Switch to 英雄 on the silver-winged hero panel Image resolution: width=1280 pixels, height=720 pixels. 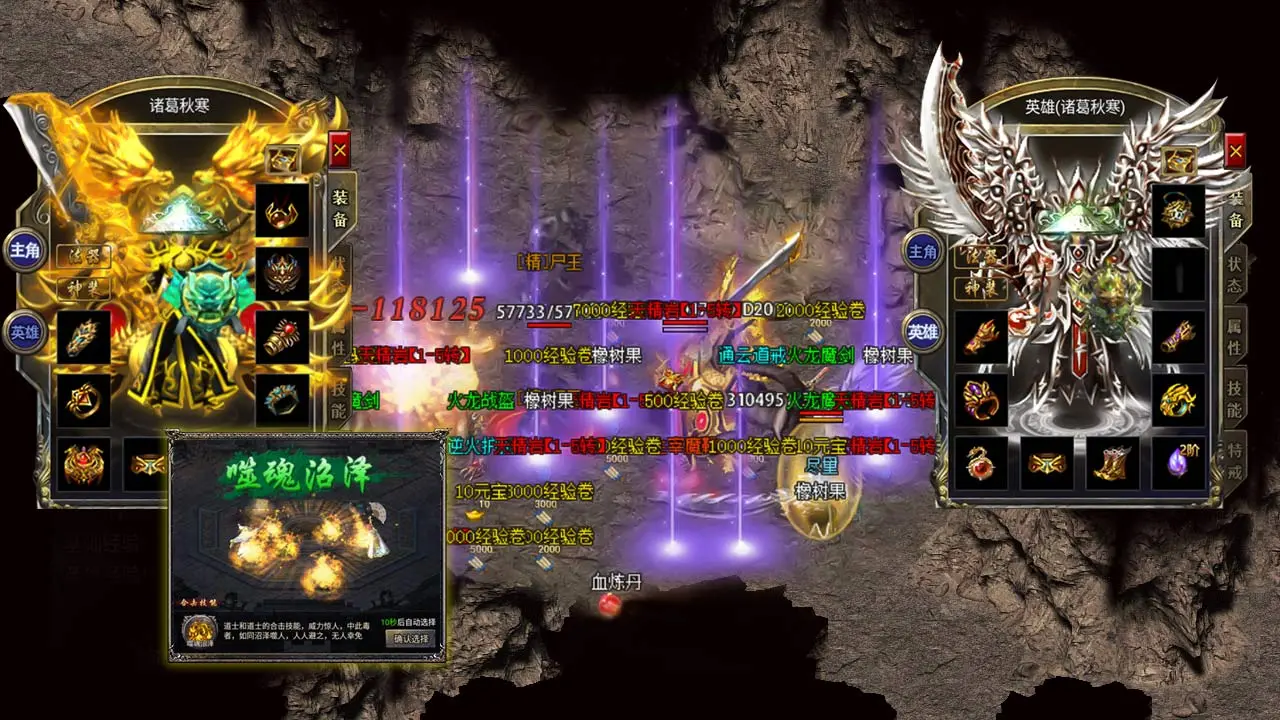point(922,331)
